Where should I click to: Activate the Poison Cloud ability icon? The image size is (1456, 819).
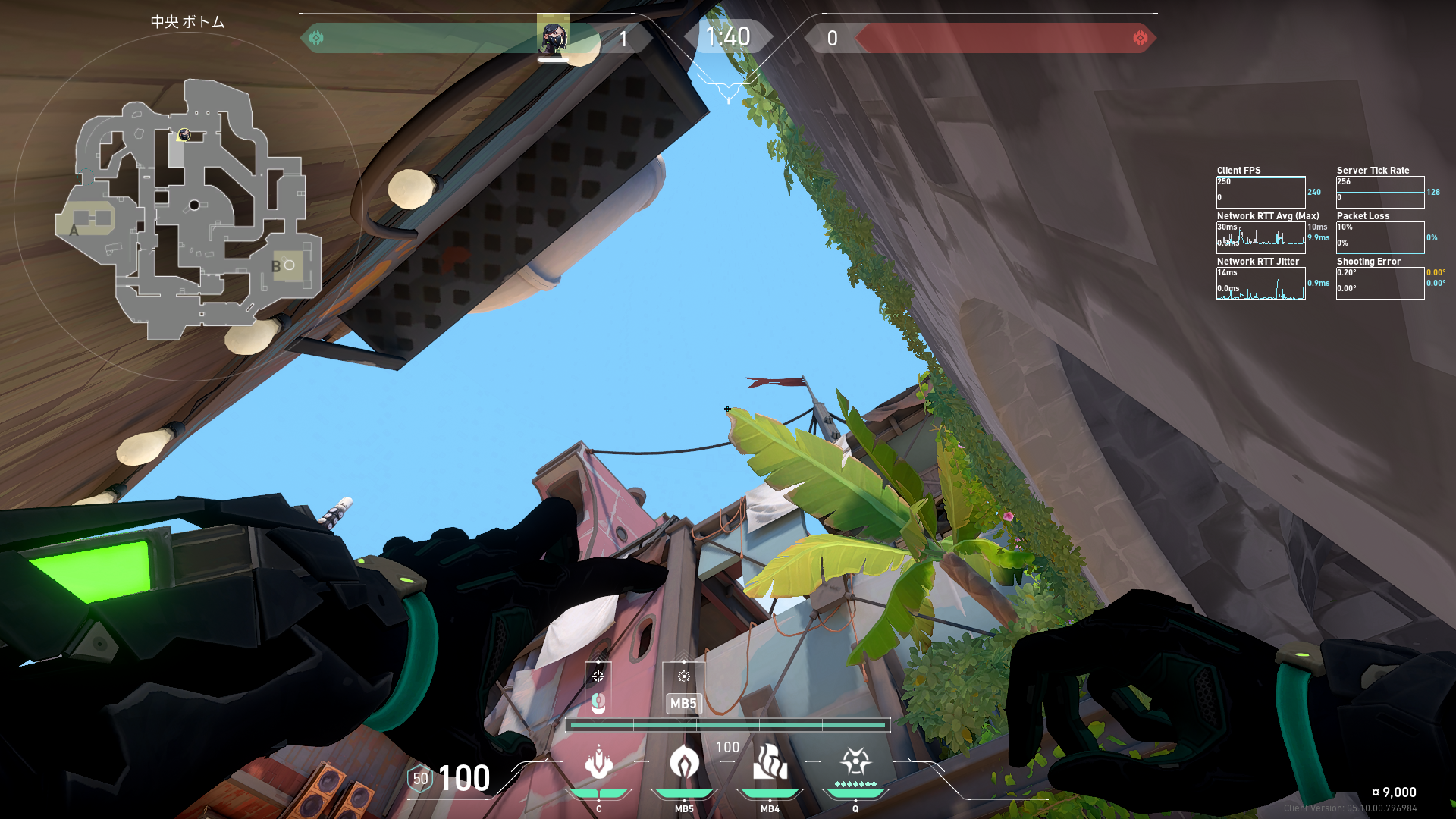684,762
